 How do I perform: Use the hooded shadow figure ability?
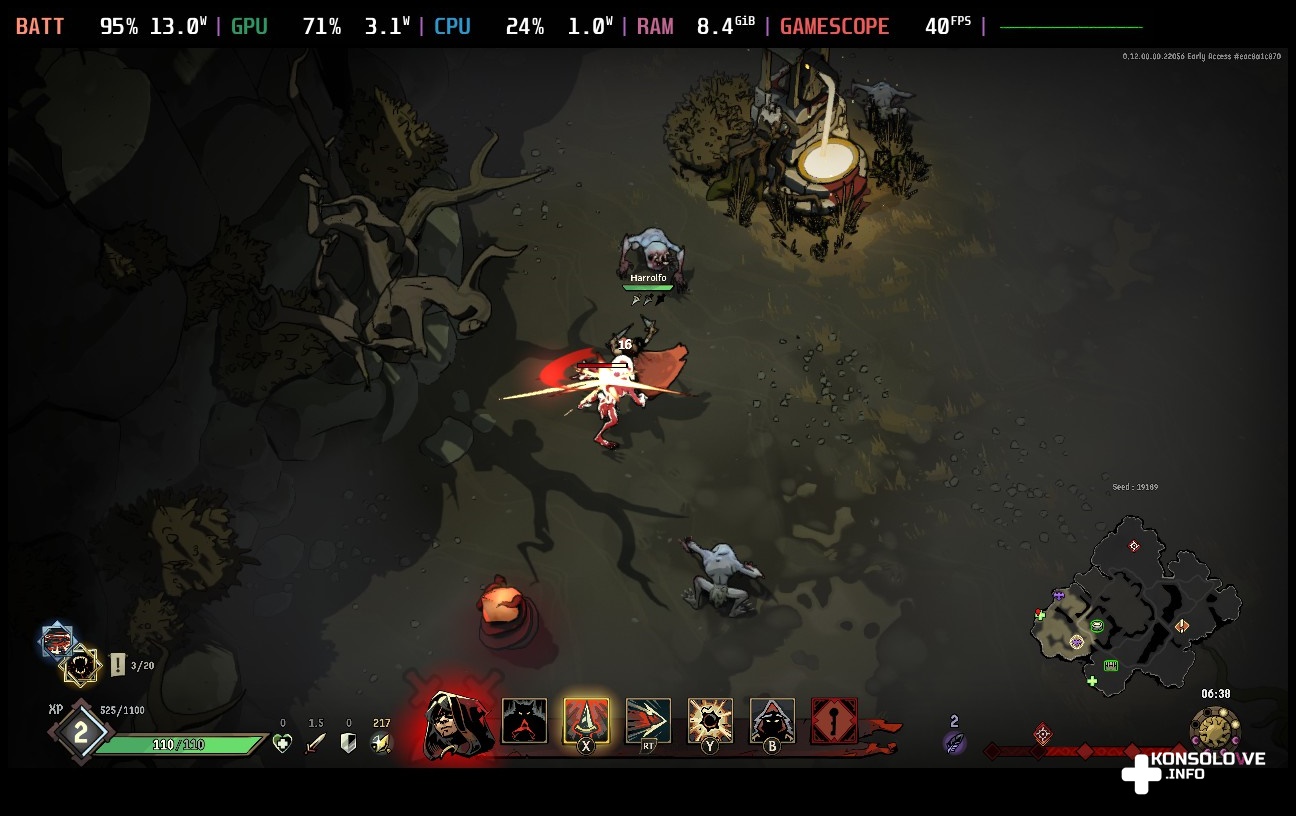point(772,721)
